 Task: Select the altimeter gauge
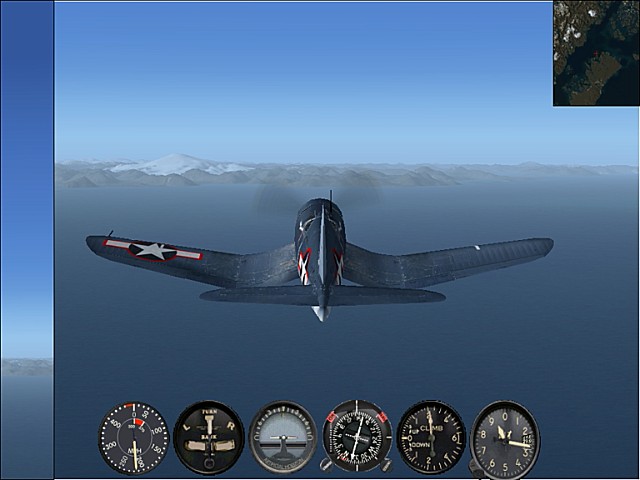point(505,438)
